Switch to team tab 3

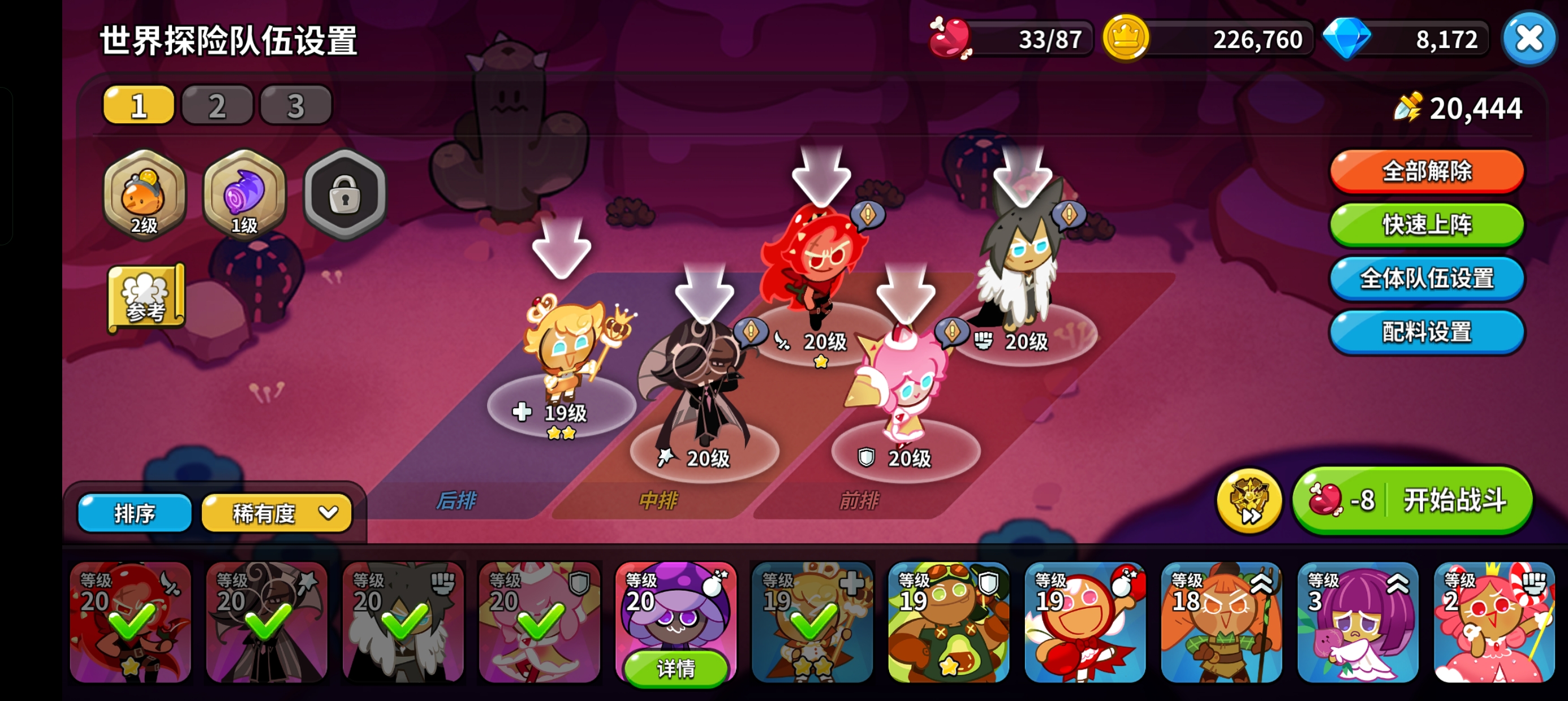[x=296, y=105]
